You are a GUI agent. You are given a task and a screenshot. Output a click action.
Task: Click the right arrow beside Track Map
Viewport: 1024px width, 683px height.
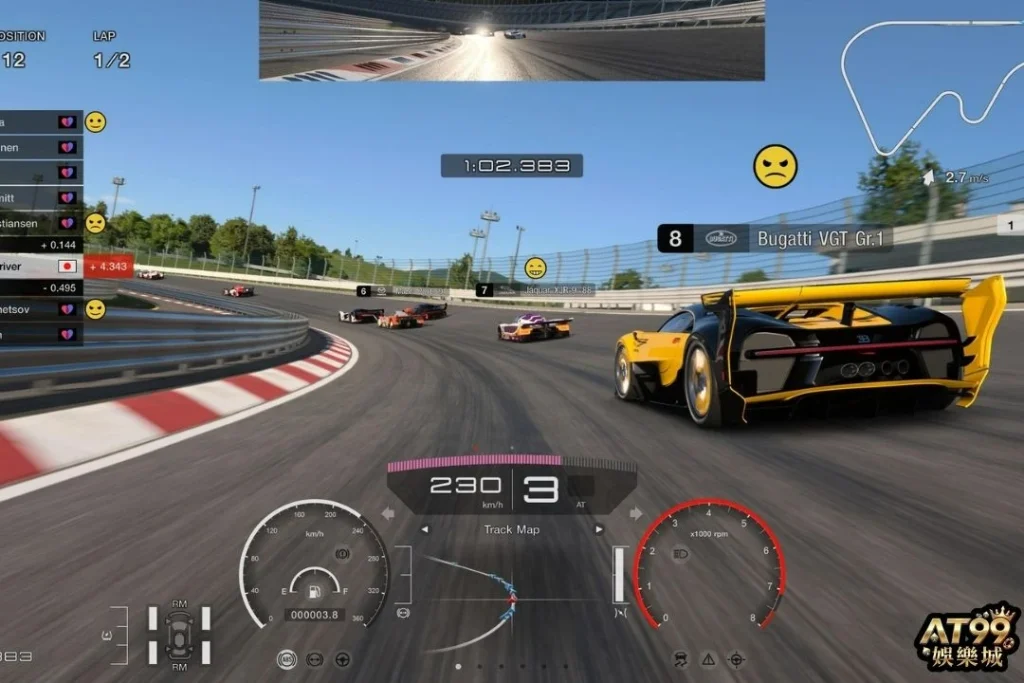click(x=599, y=530)
